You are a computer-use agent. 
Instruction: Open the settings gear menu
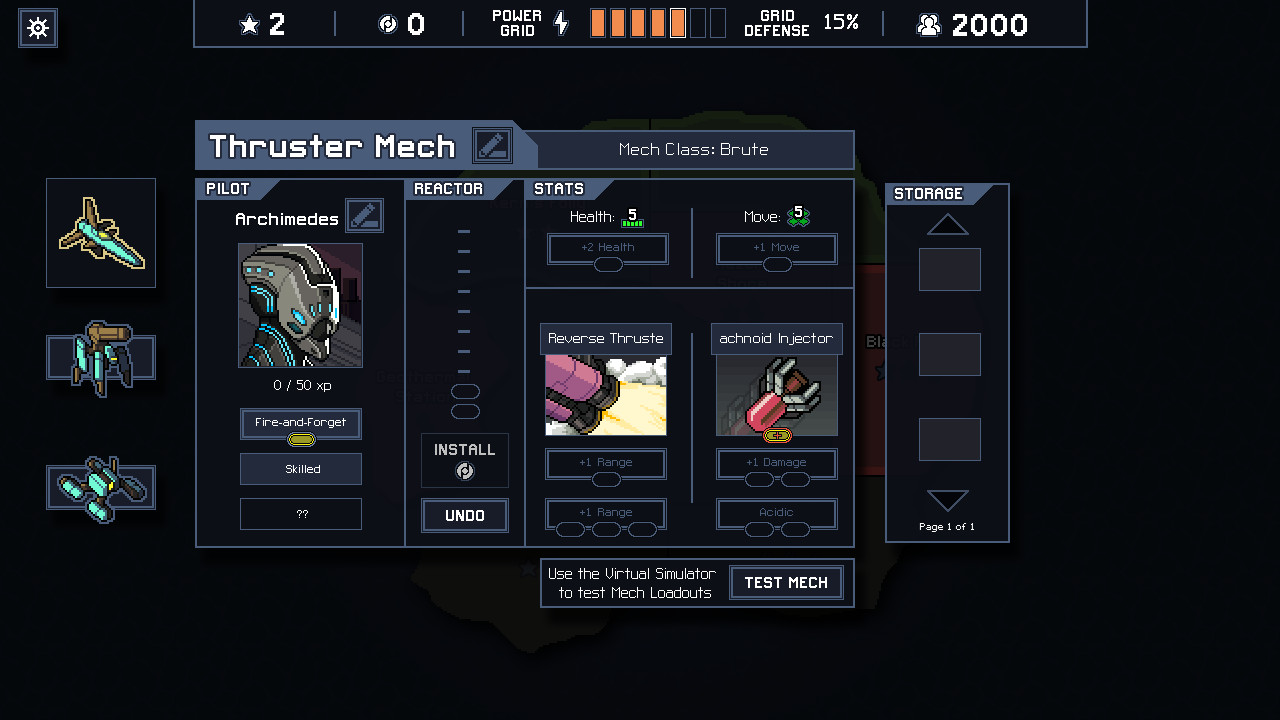(37, 28)
